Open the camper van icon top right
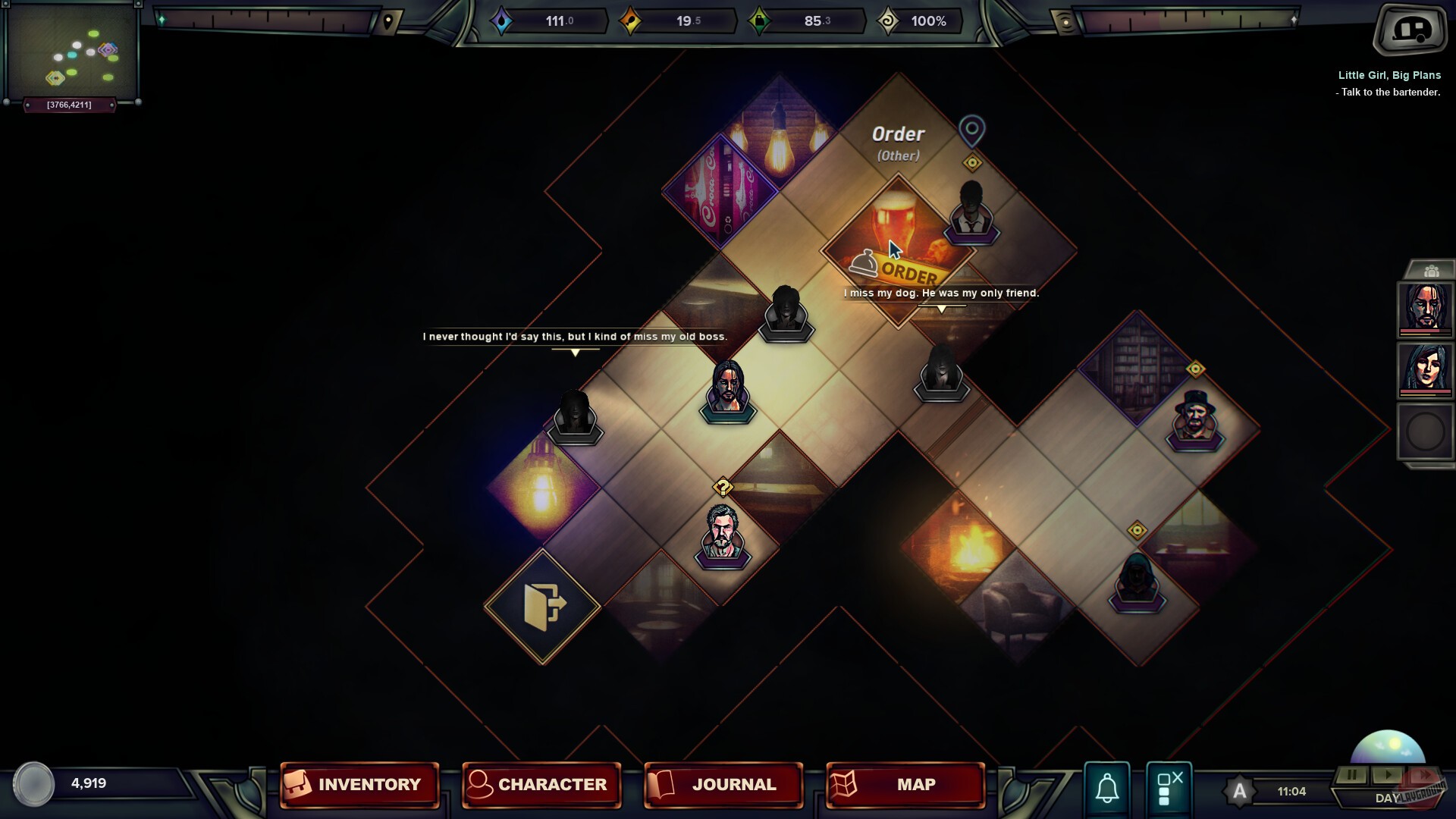 [x=1410, y=32]
